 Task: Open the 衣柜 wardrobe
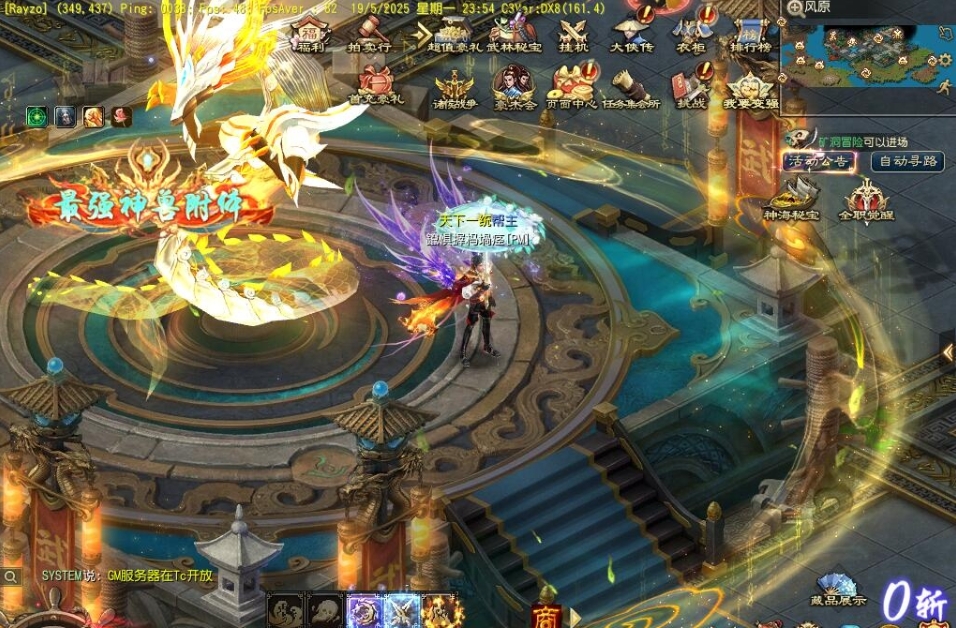coord(690,33)
